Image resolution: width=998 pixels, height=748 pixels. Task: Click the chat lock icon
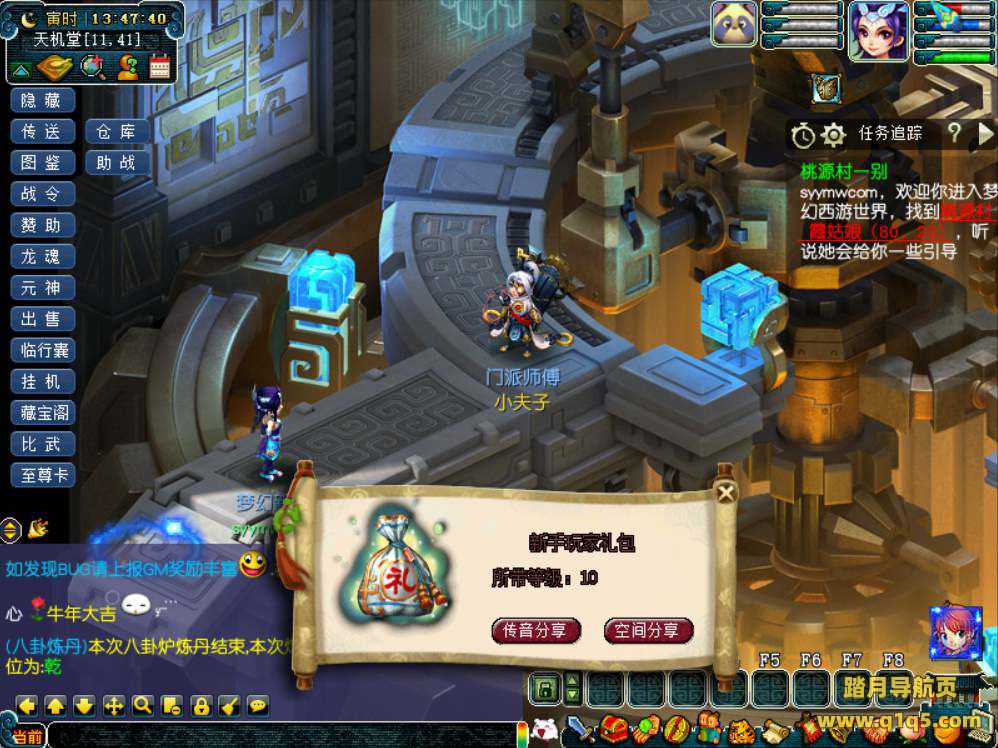coord(201,705)
